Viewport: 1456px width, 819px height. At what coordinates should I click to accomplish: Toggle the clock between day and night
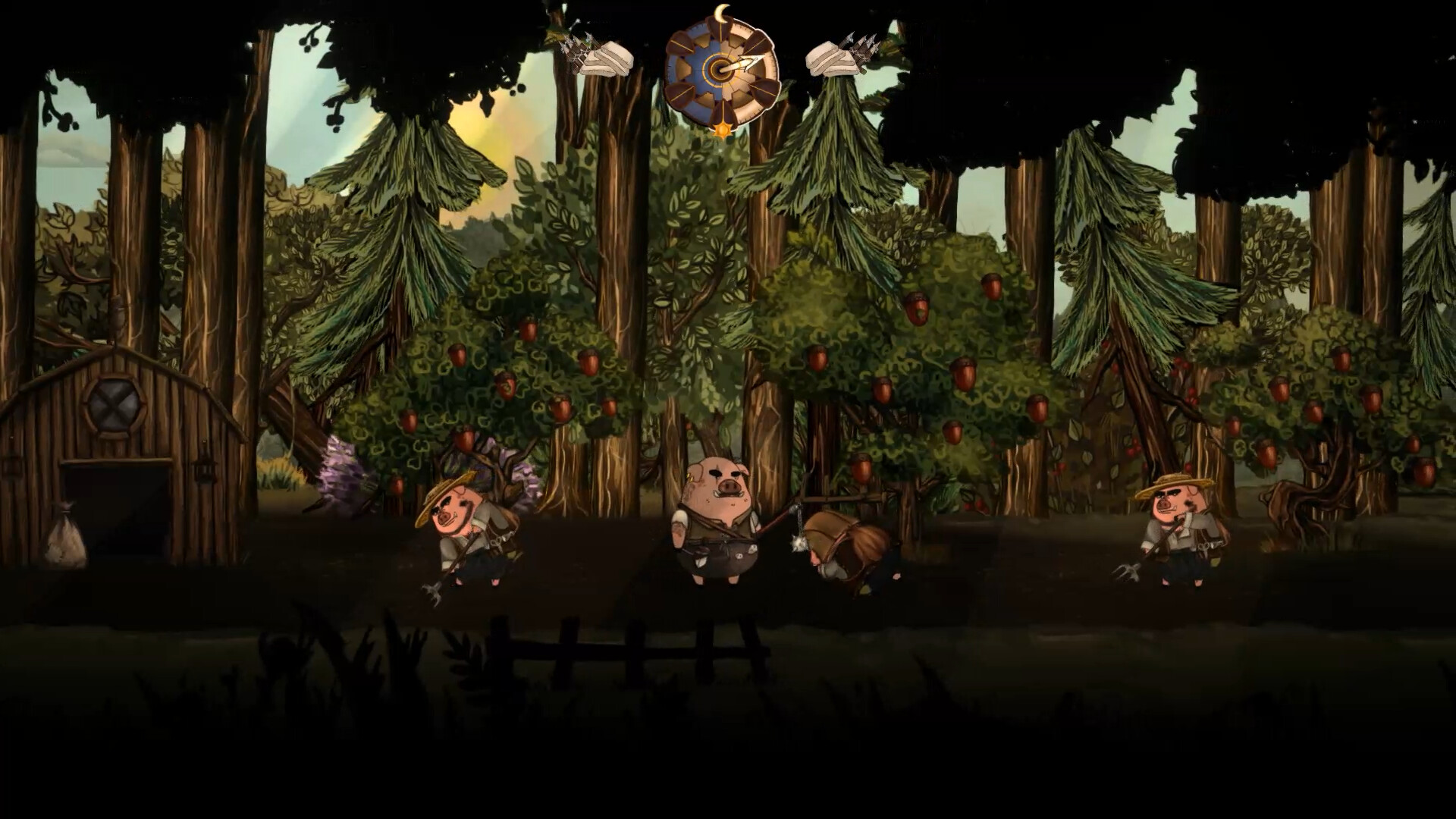pos(720,69)
